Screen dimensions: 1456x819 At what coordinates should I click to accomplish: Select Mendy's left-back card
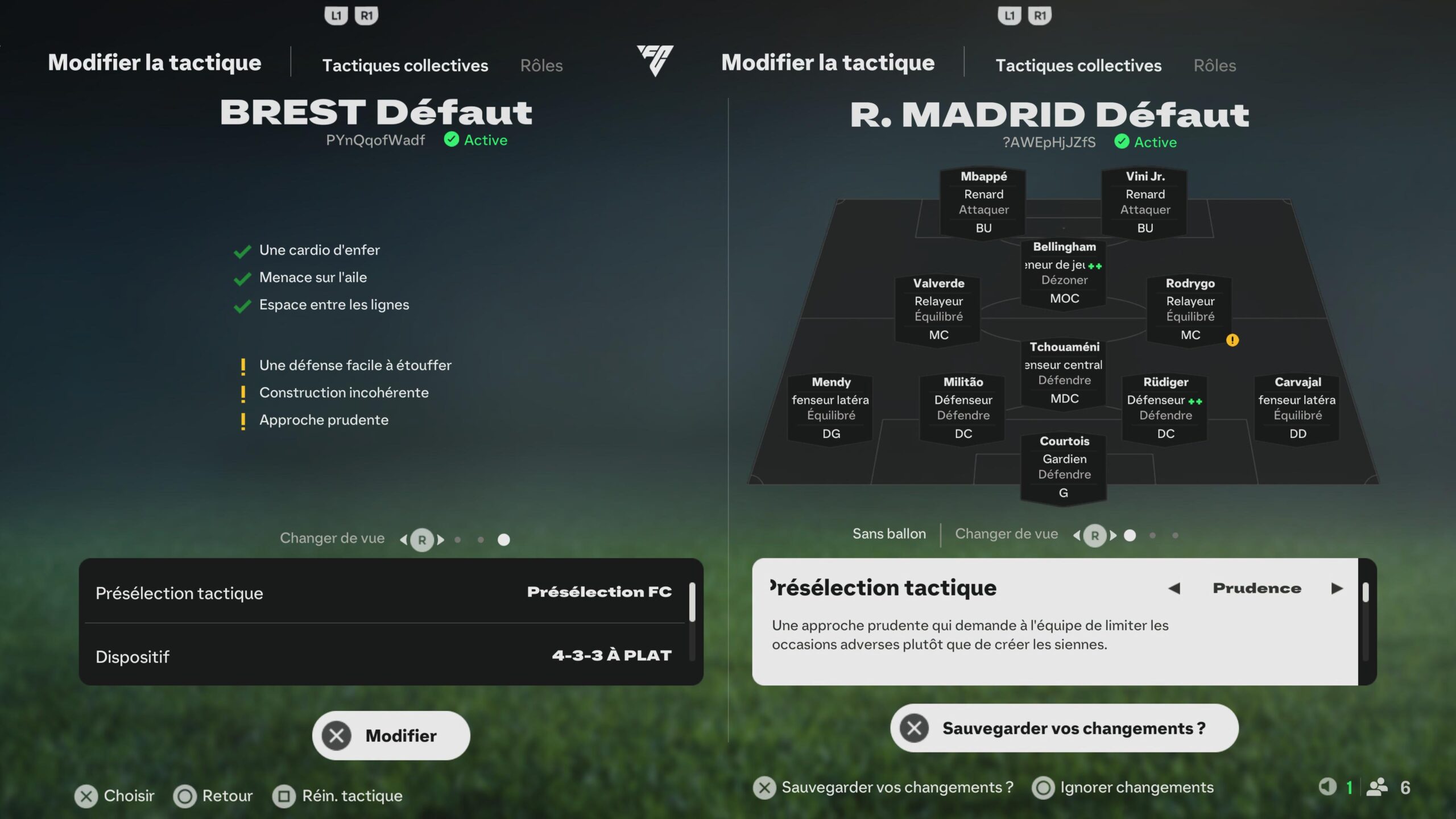pos(831,408)
